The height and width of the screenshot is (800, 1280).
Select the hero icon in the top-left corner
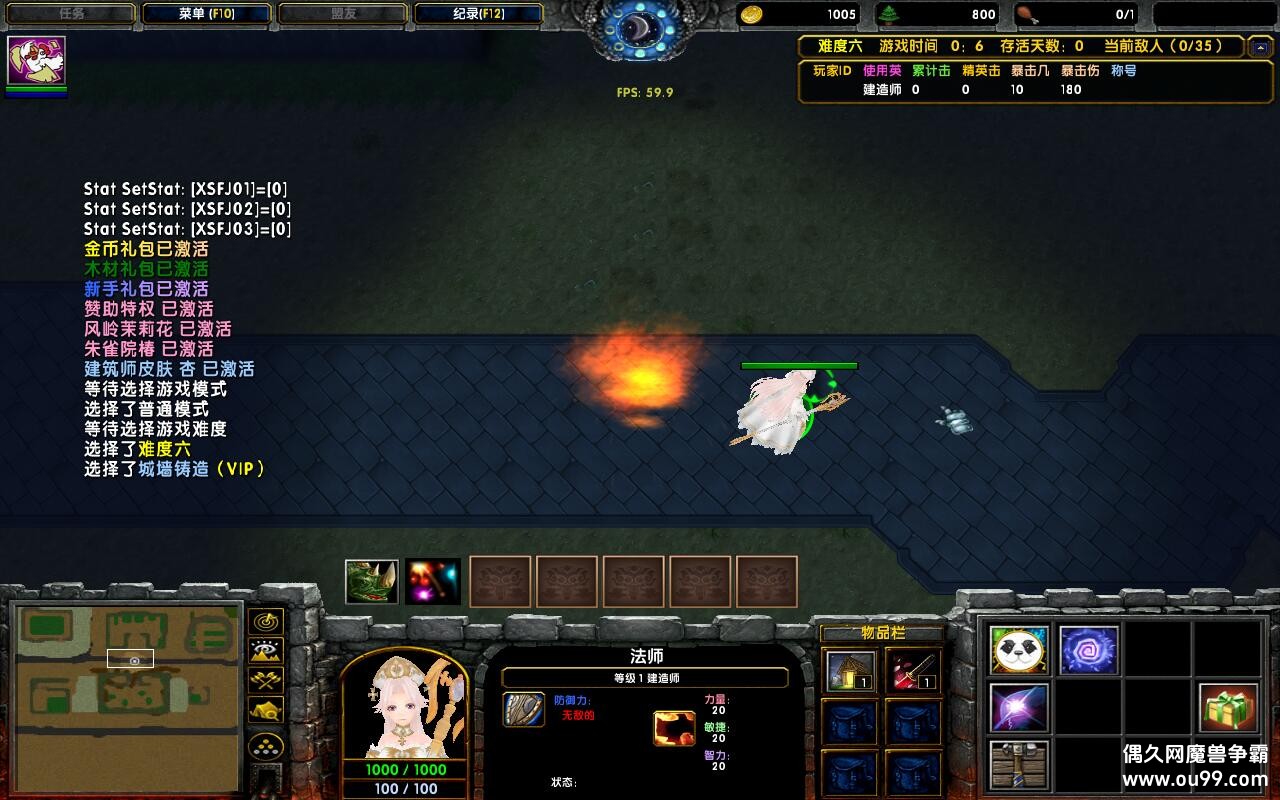(x=36, y=61)
